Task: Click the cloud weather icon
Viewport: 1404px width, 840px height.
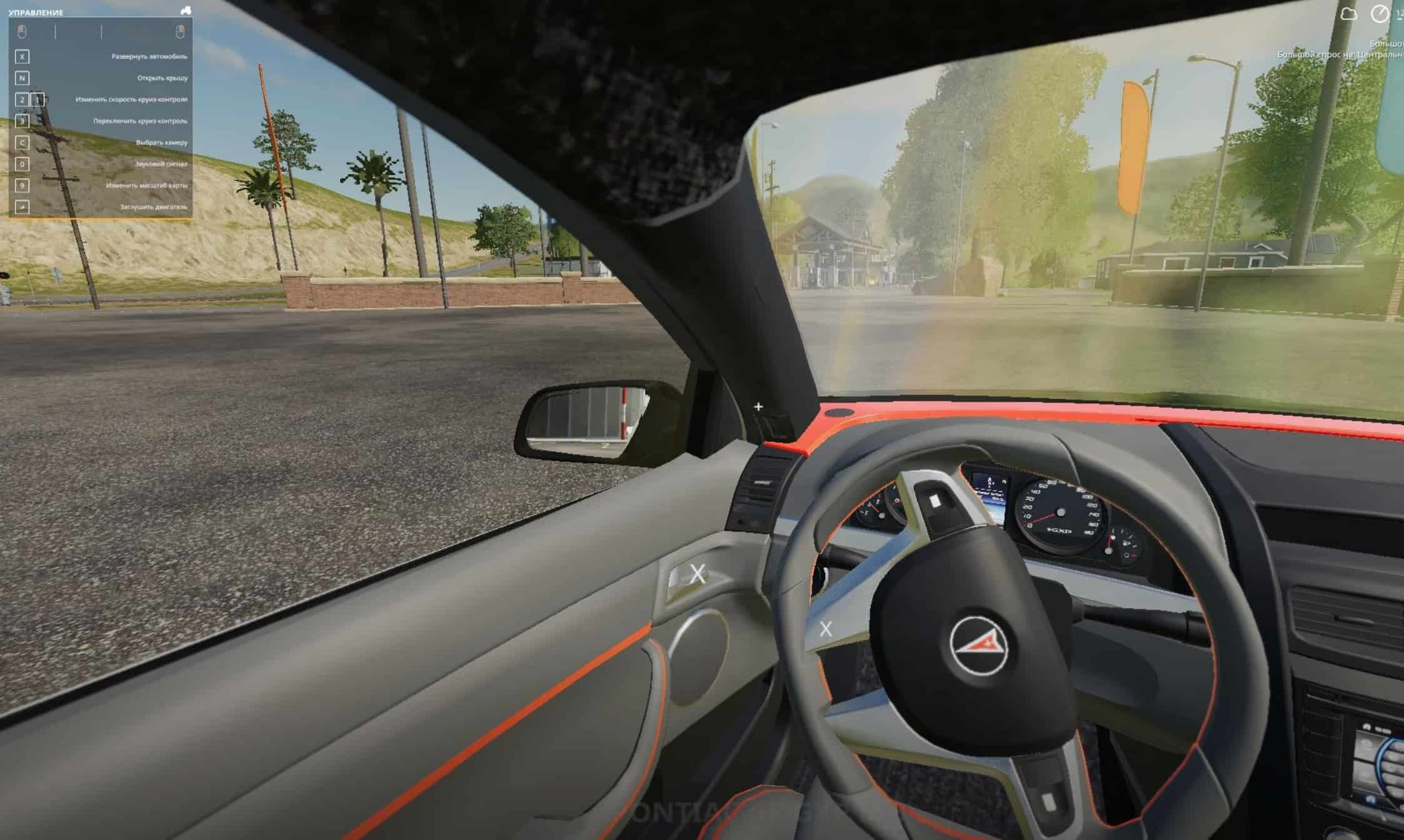Action: [x=1349, y=14]
